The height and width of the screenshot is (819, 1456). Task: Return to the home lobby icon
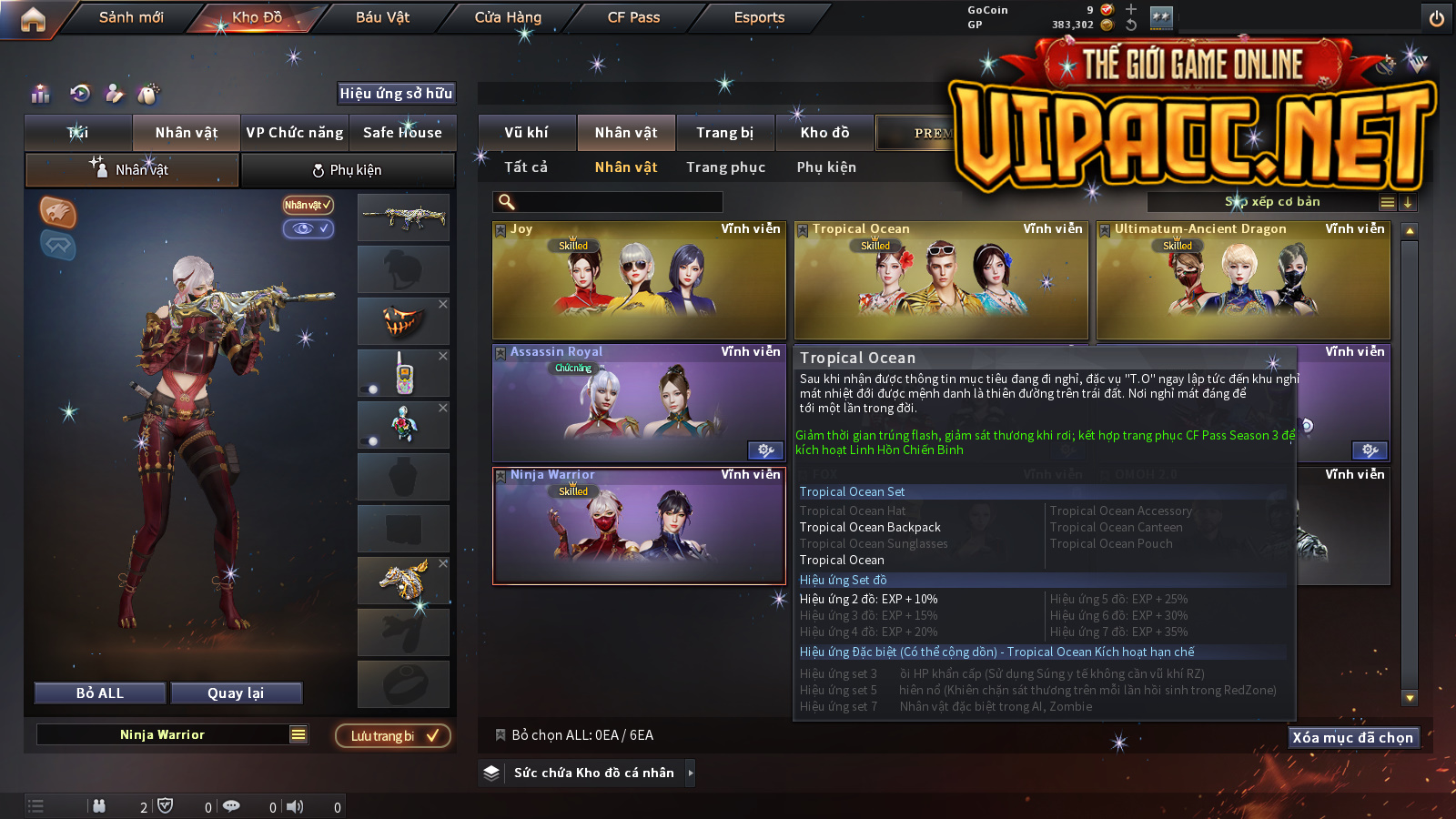(33, 19)
